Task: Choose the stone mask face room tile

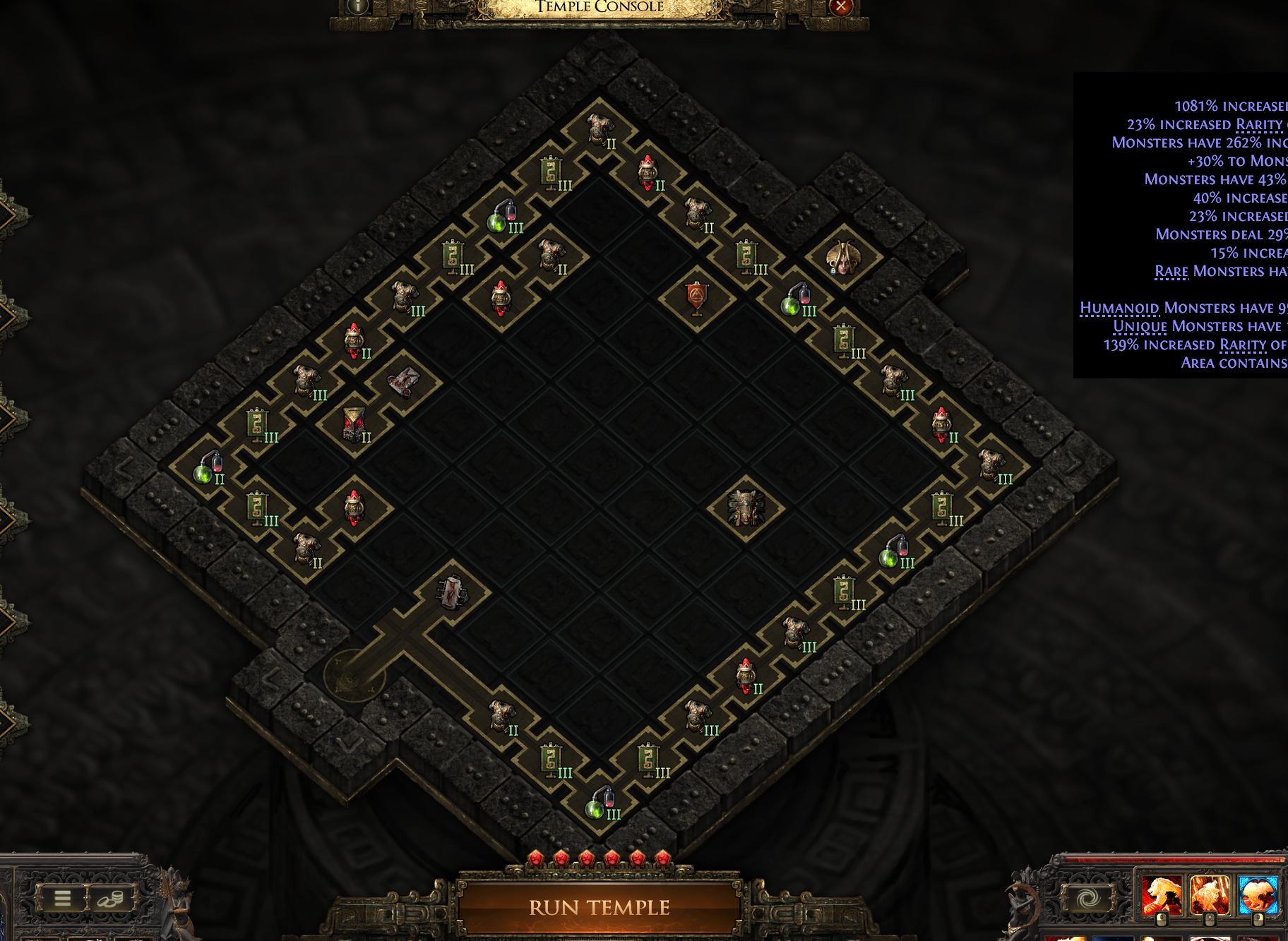Action: pos(746,508)
